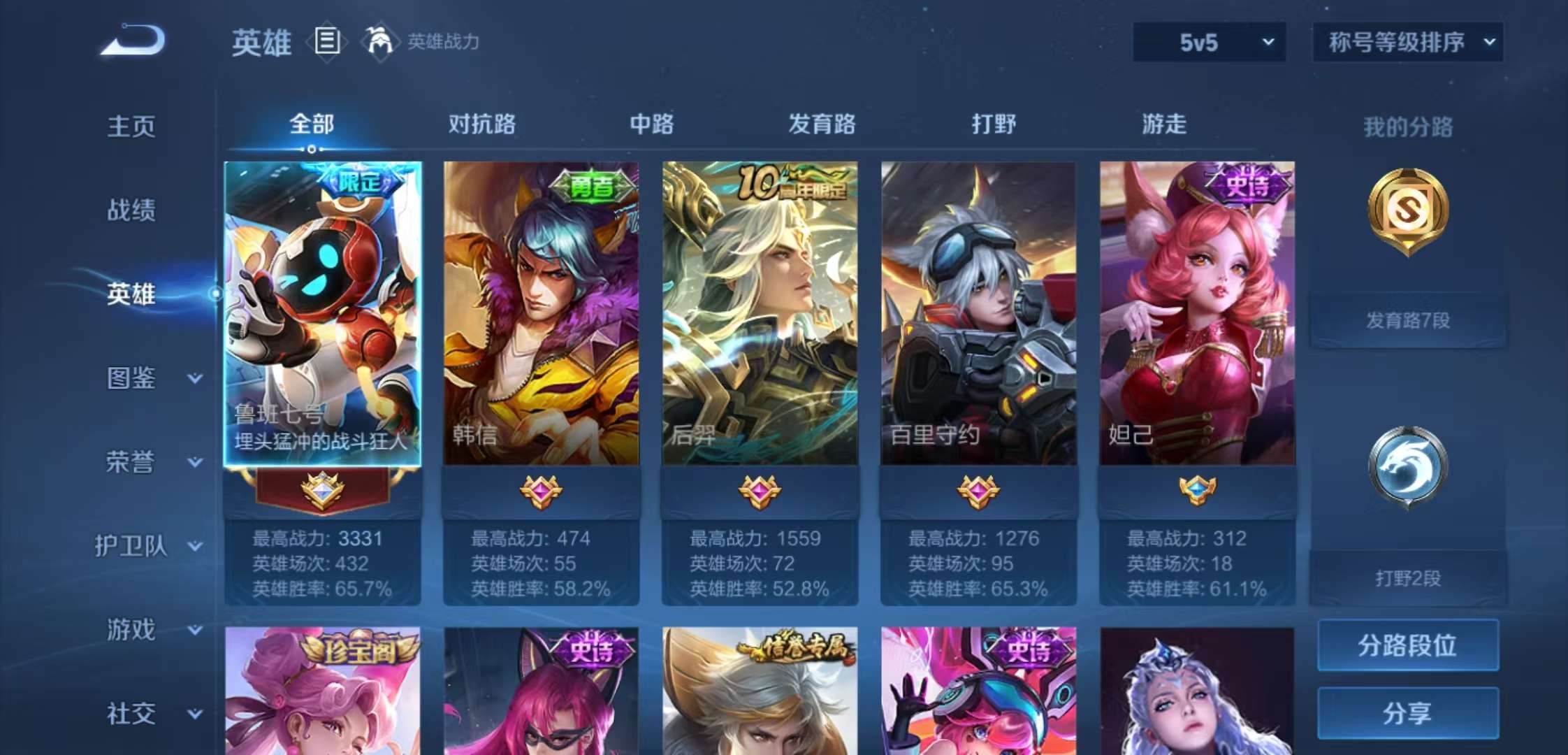The height and width of the screenshot is (755, 1568).
Task: Open the 5v5 mode dropdown
Action: [x=1208, y=41]
